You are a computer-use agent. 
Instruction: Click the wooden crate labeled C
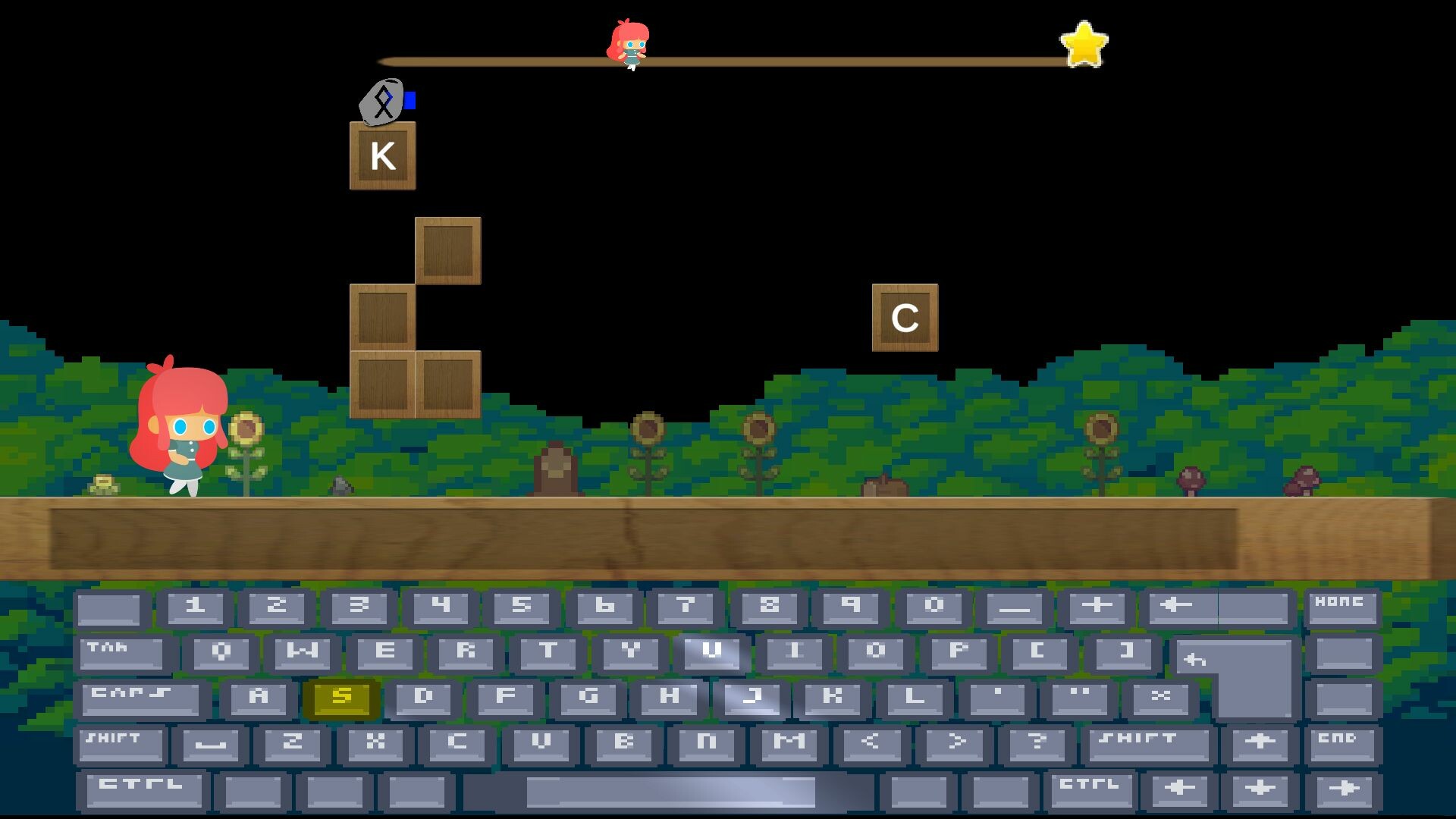[905, 316]
